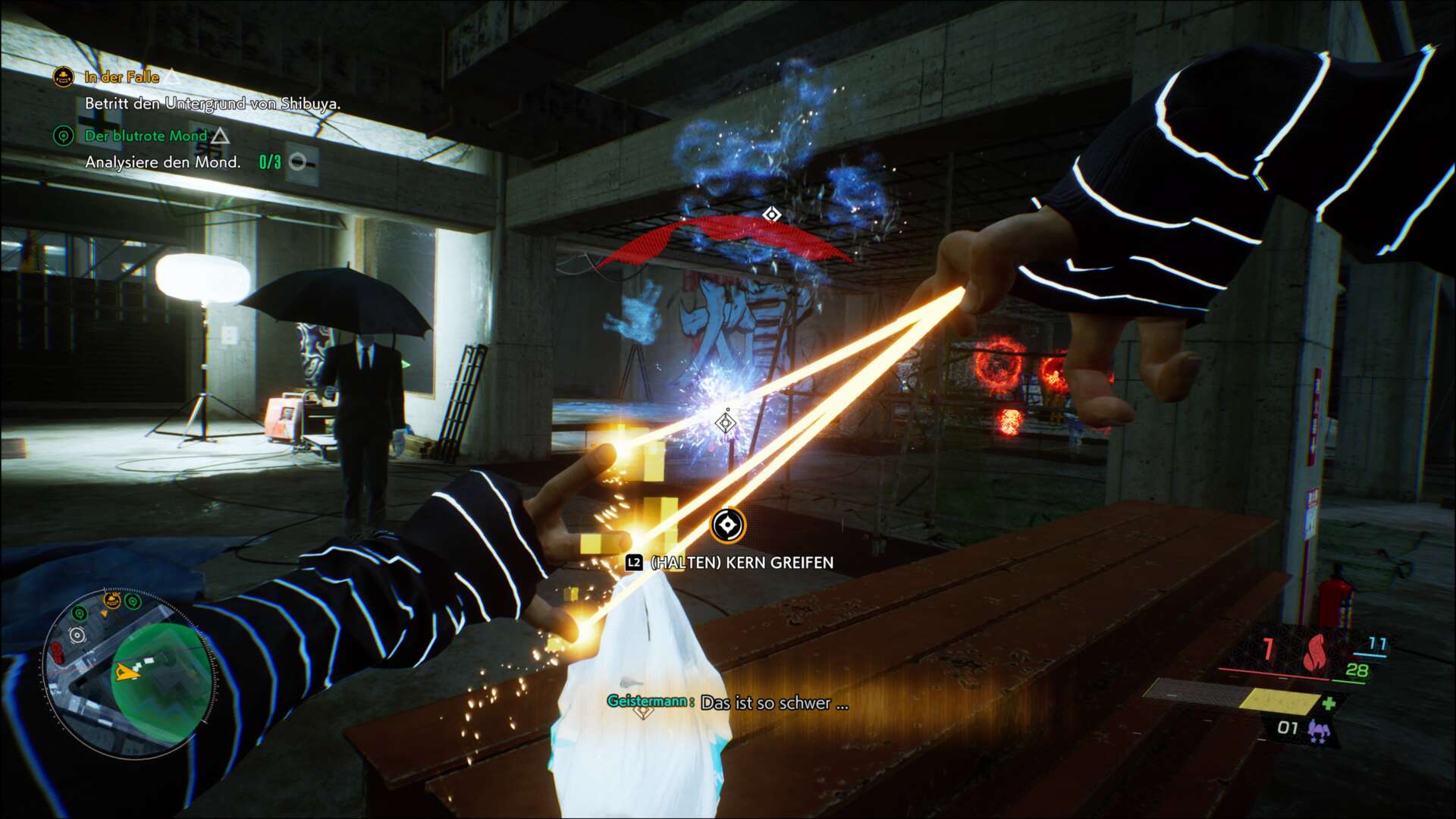Click the orange main quest icon
This screenshot has width=1456, height=819.
coord(63,77)
